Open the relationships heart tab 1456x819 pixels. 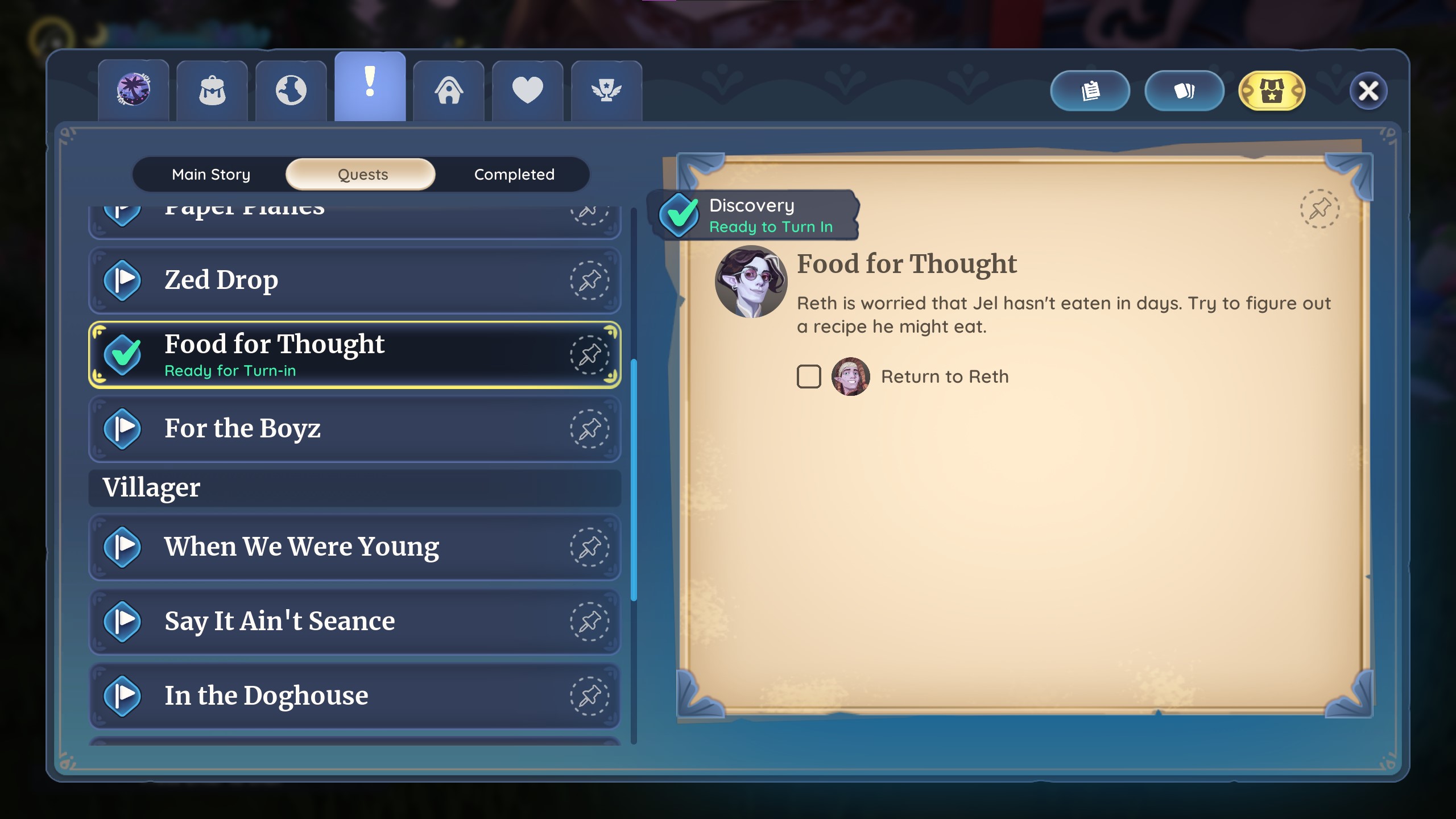[x=528, y=90]
